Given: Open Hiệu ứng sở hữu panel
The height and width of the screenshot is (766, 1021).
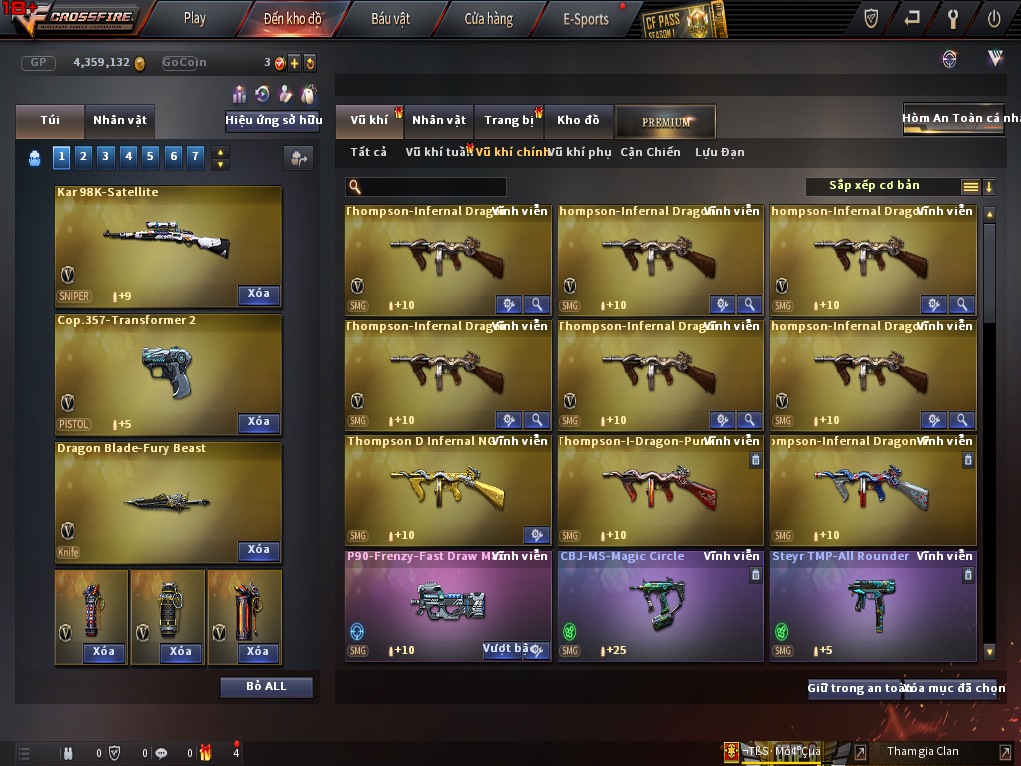Looking at the screenshot, I should pos(273,120).
